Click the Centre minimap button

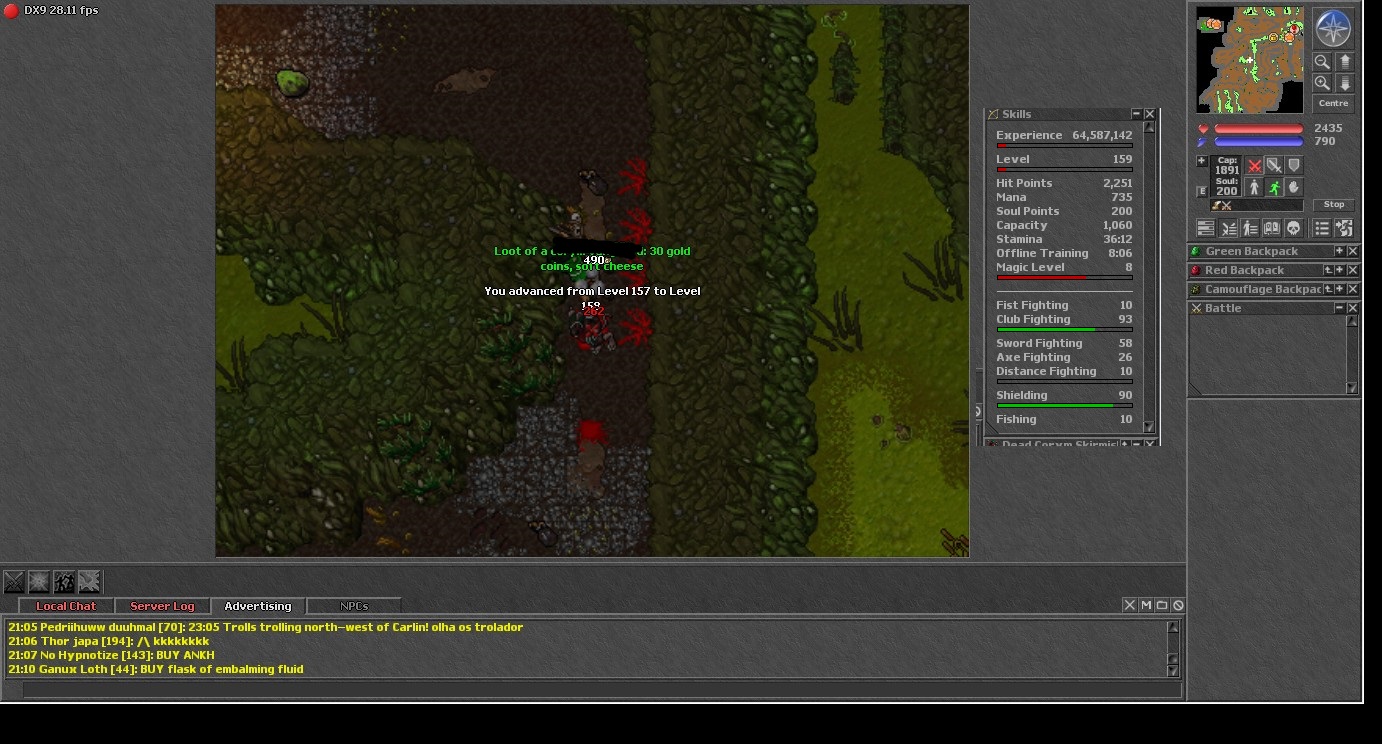(1333, 104)
